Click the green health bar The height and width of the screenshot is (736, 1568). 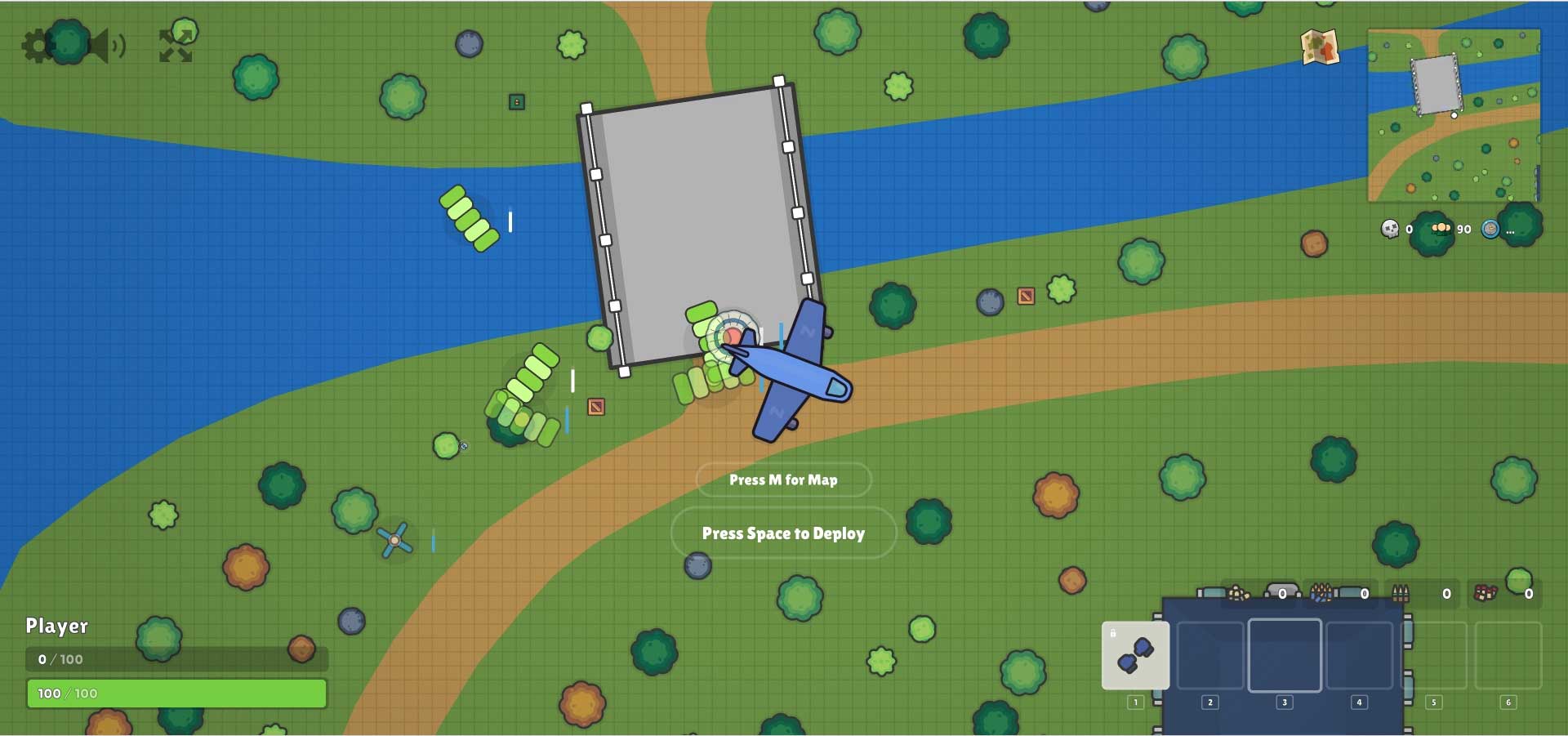click(176, 694)
